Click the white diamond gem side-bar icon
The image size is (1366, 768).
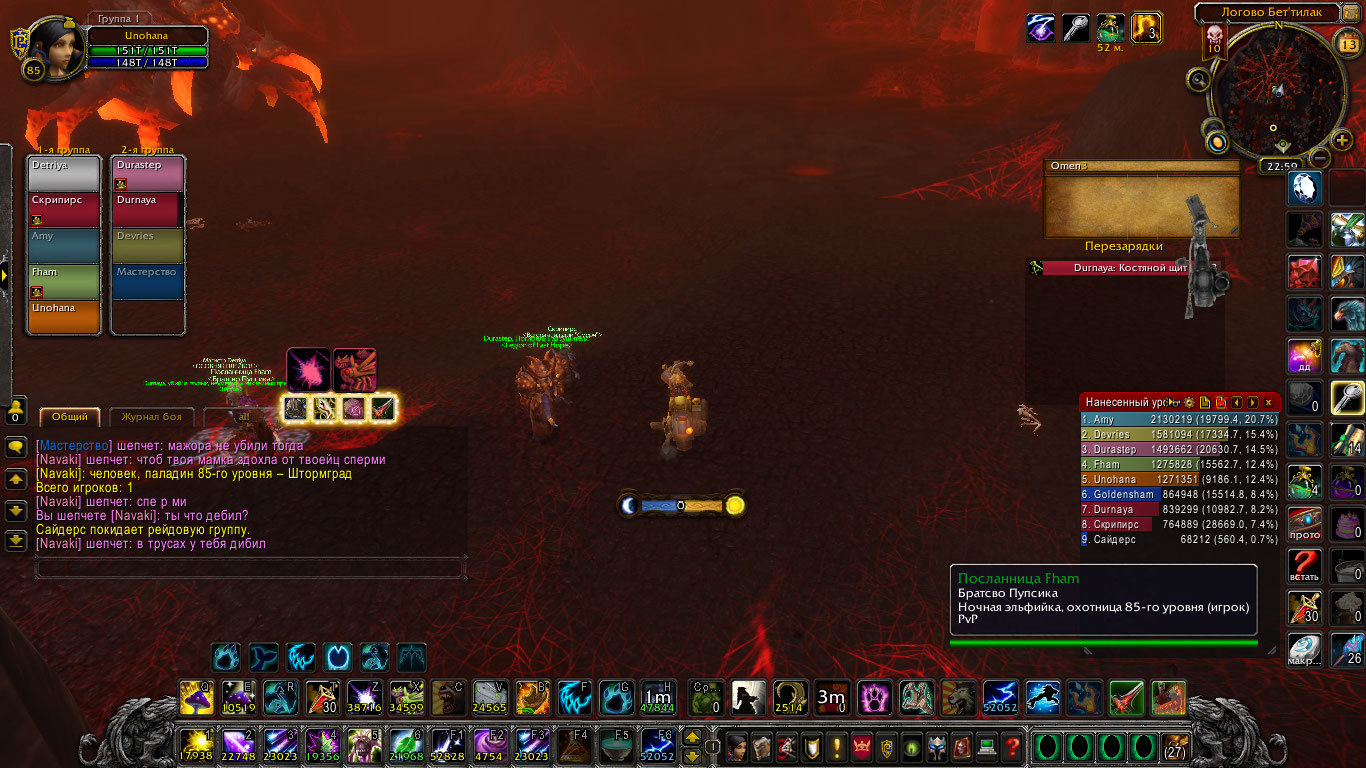coord(1305,187)
